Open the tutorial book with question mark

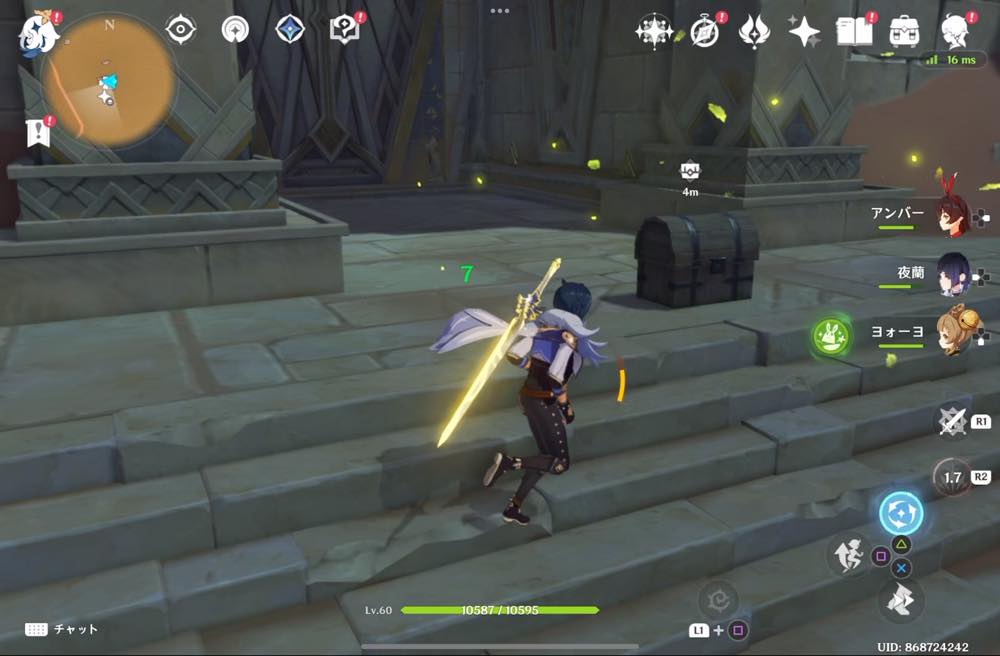pyautogui.click(x=344, y=29)
